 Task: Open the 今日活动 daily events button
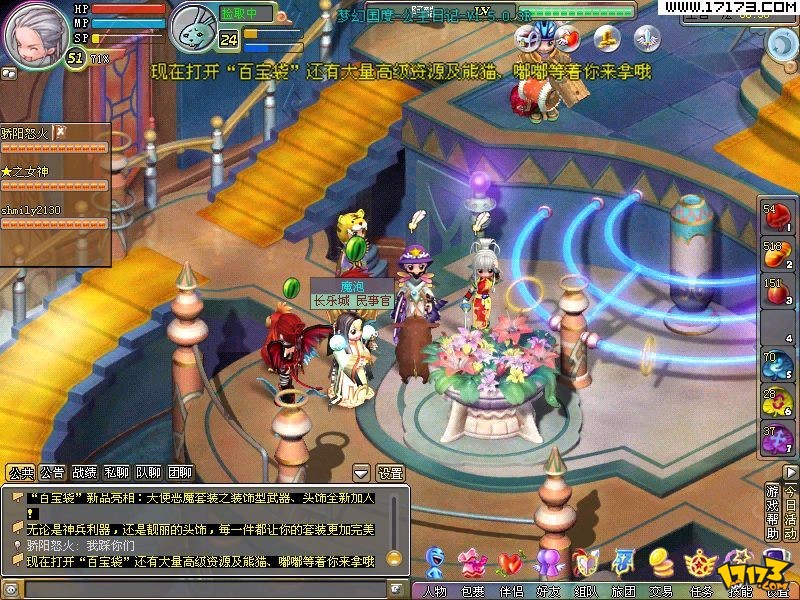click(x=791, y=511)
